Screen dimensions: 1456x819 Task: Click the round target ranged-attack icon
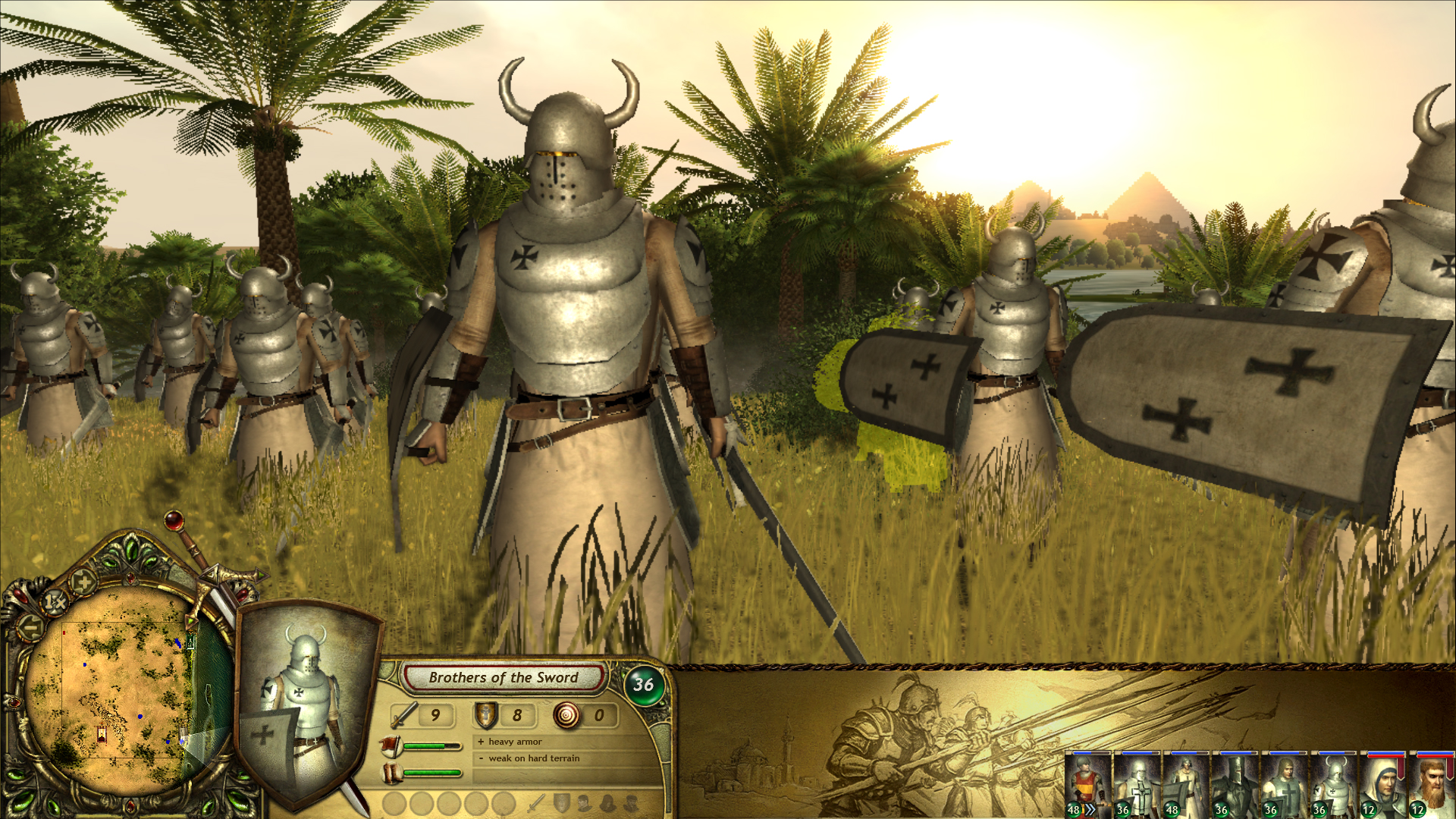567,714
